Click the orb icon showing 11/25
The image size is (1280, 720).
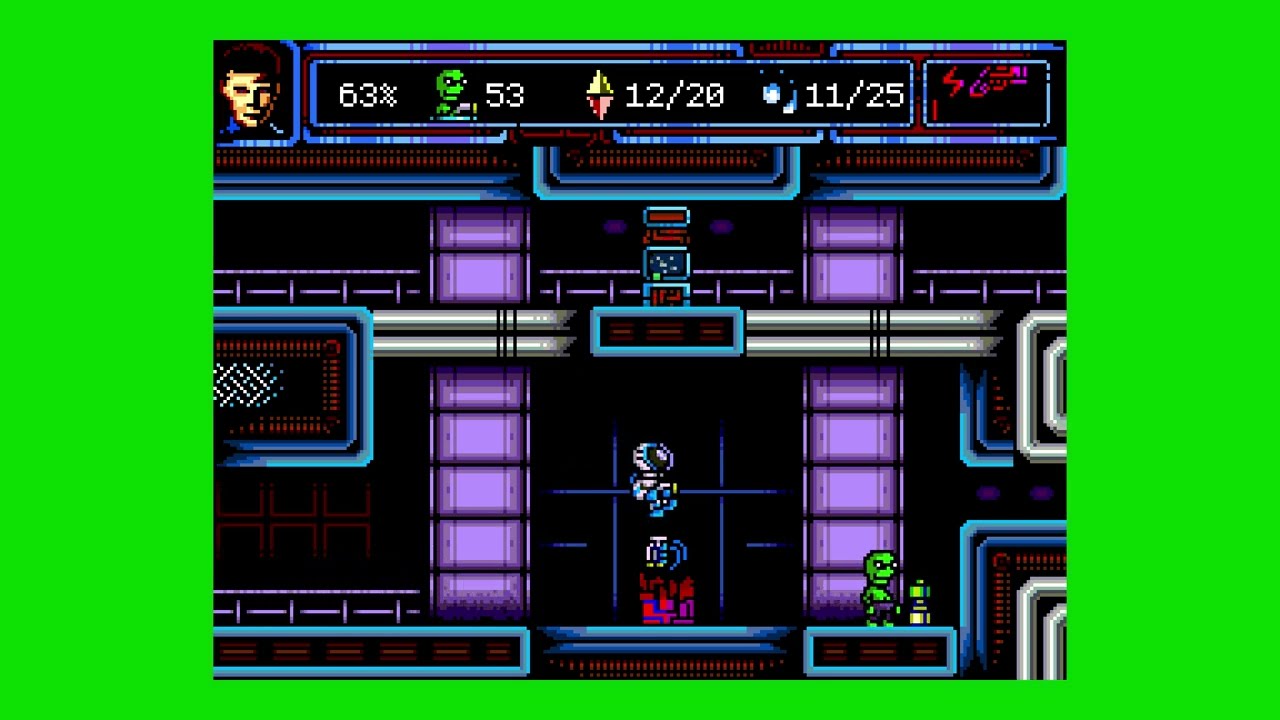tap(775, 92)
